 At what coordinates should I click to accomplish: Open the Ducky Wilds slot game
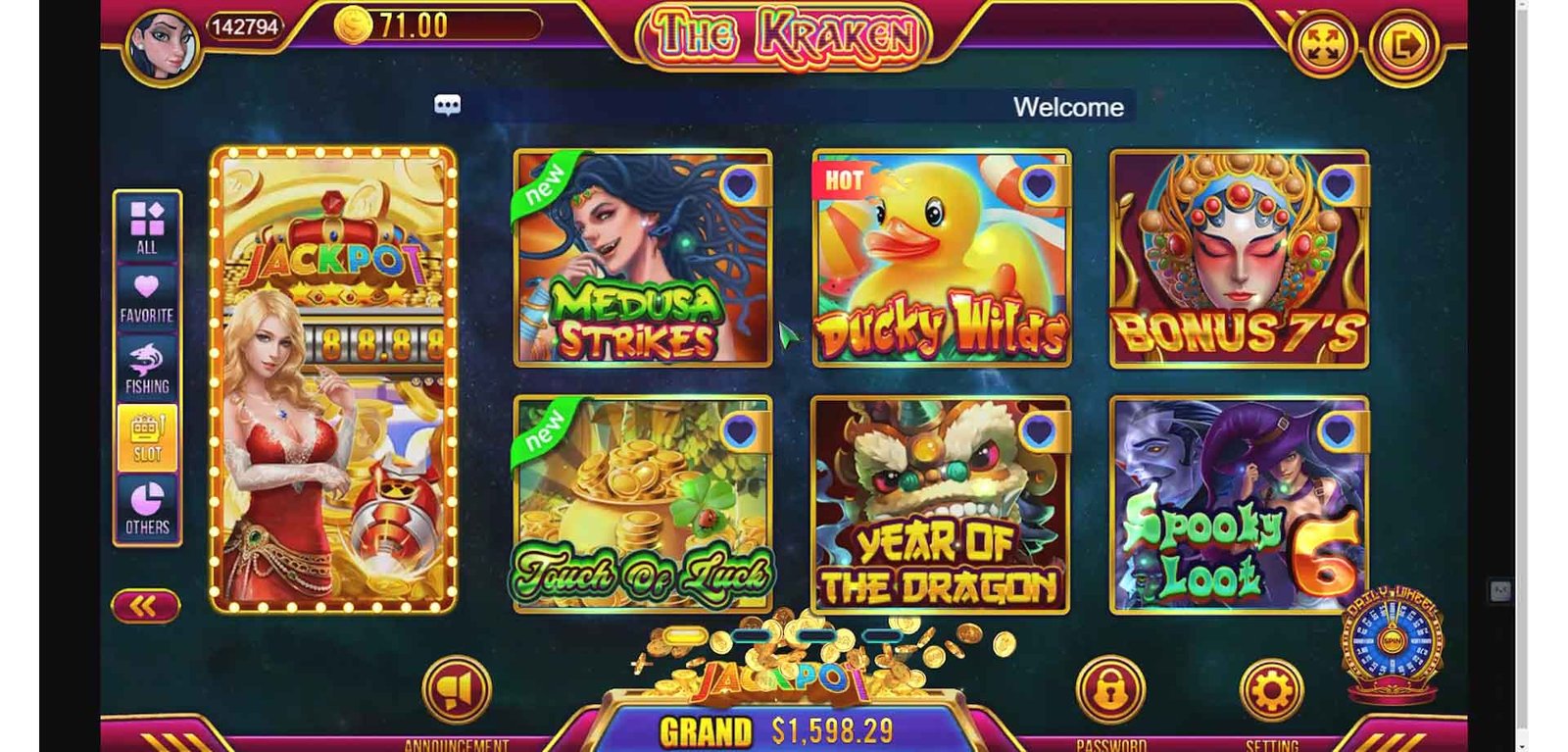pos(941,259)
